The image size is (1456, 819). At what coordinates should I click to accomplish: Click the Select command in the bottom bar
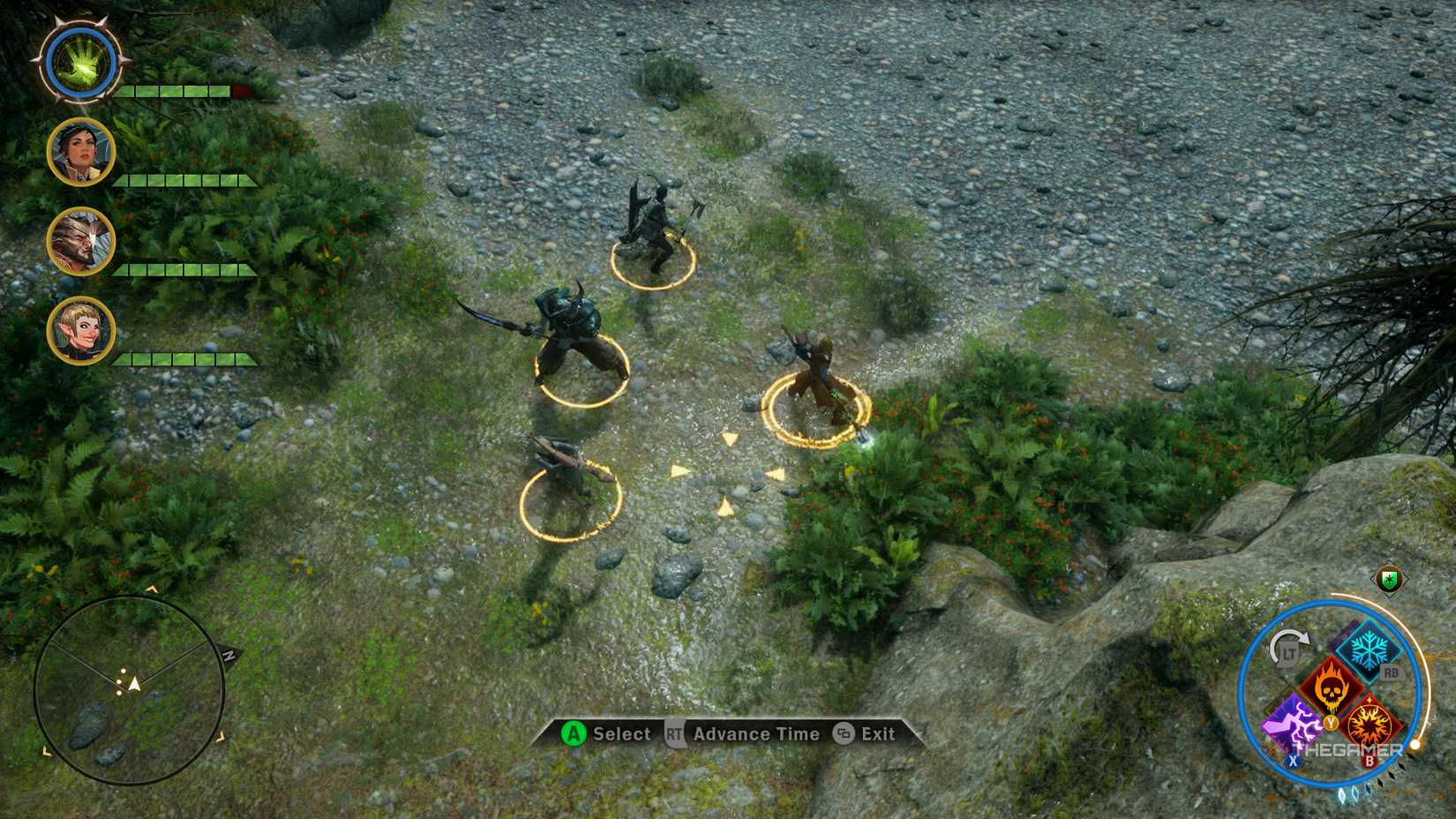pos(620,734)
